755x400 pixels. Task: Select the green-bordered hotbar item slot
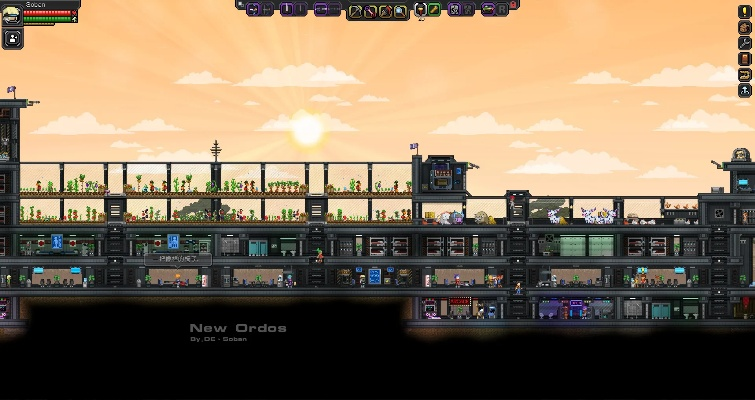(435, 10)
